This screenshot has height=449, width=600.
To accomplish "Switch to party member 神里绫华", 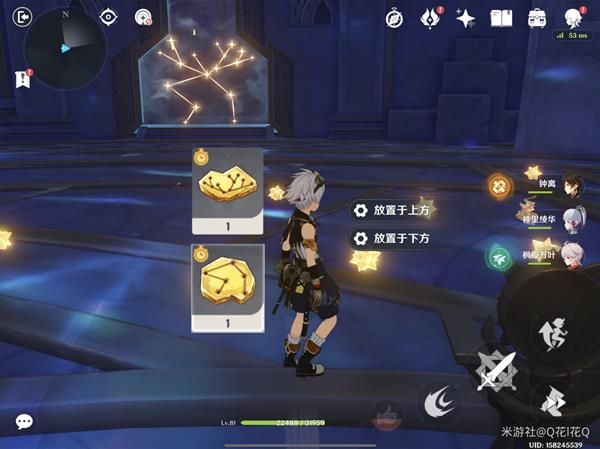I will click(x=570, y=219).
